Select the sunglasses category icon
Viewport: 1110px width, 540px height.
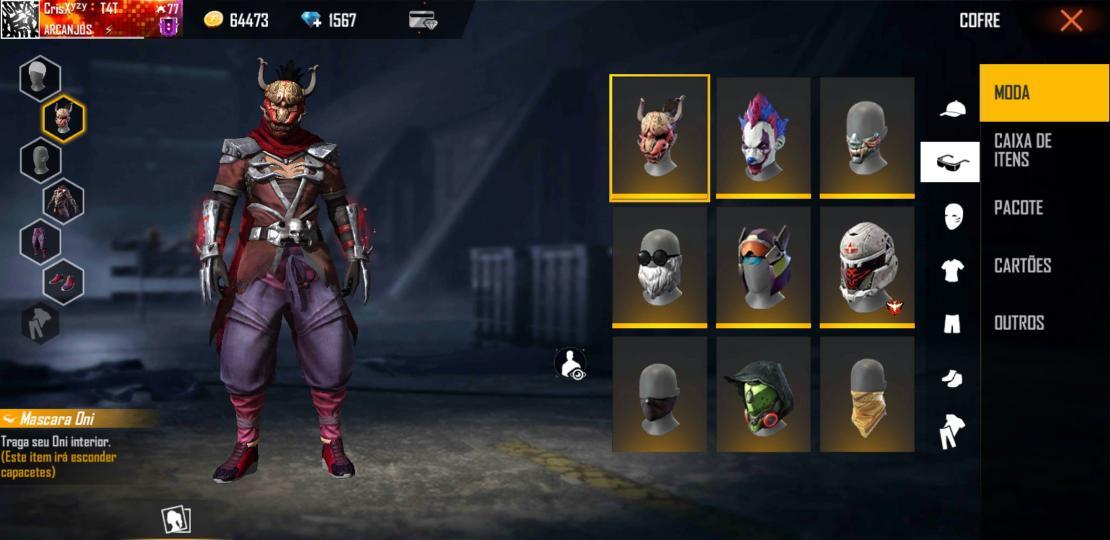[x=950, y=162]
